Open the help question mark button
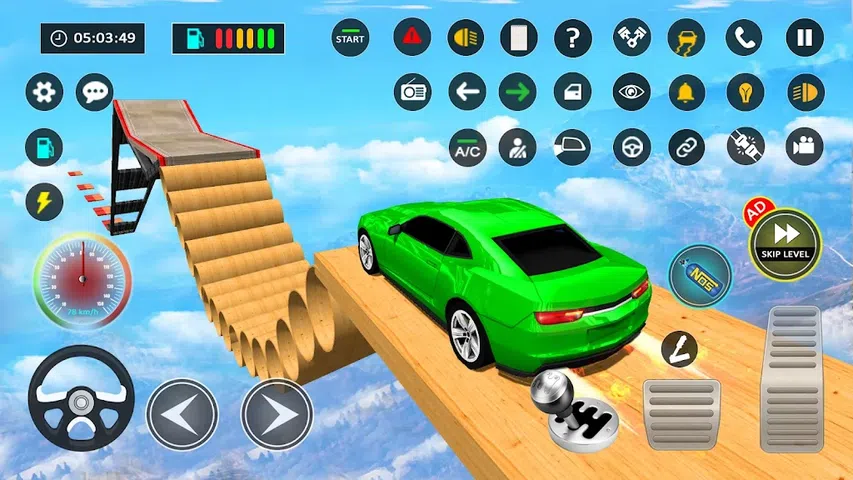This screenshot has height=480, width=853. [x=573, y=38]
